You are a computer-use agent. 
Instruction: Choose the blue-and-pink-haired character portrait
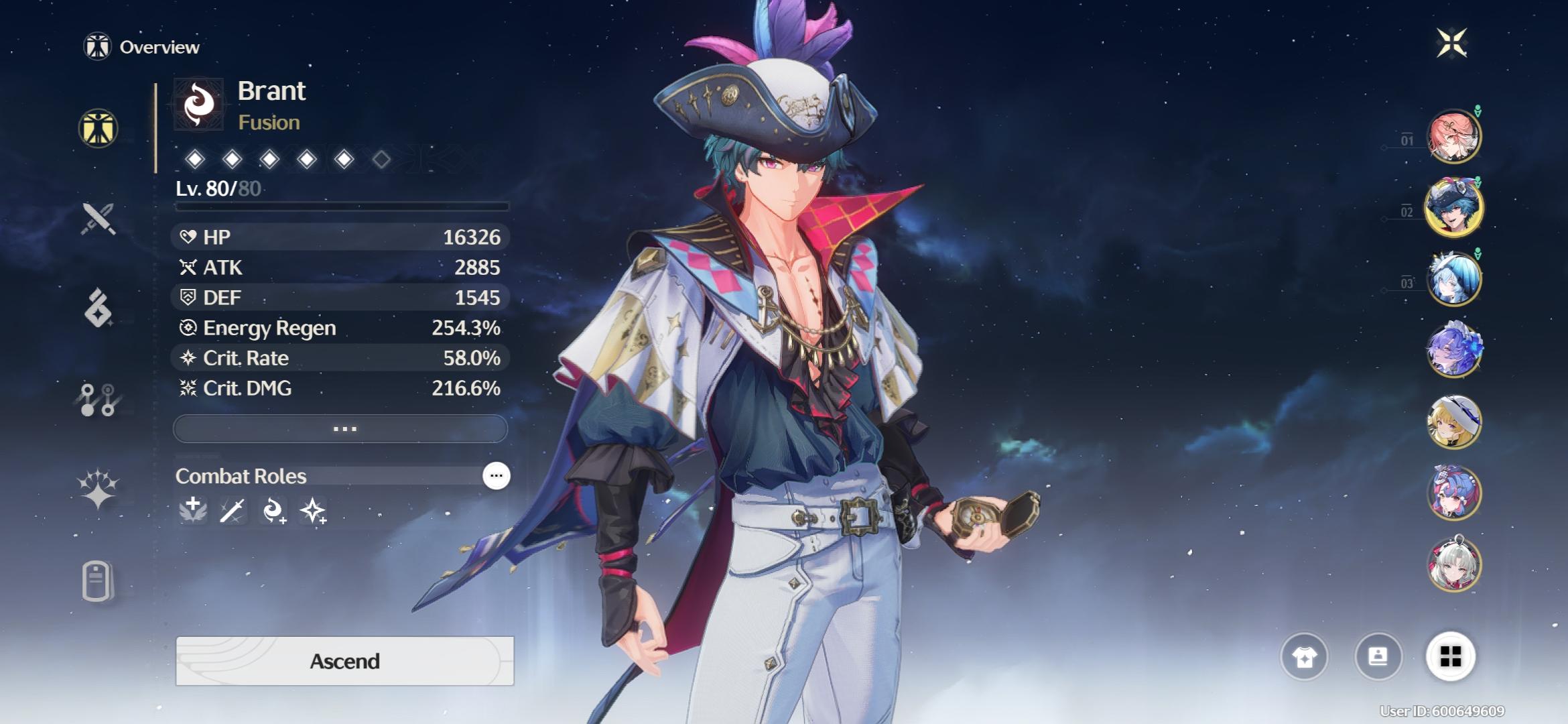(1453, 493)
